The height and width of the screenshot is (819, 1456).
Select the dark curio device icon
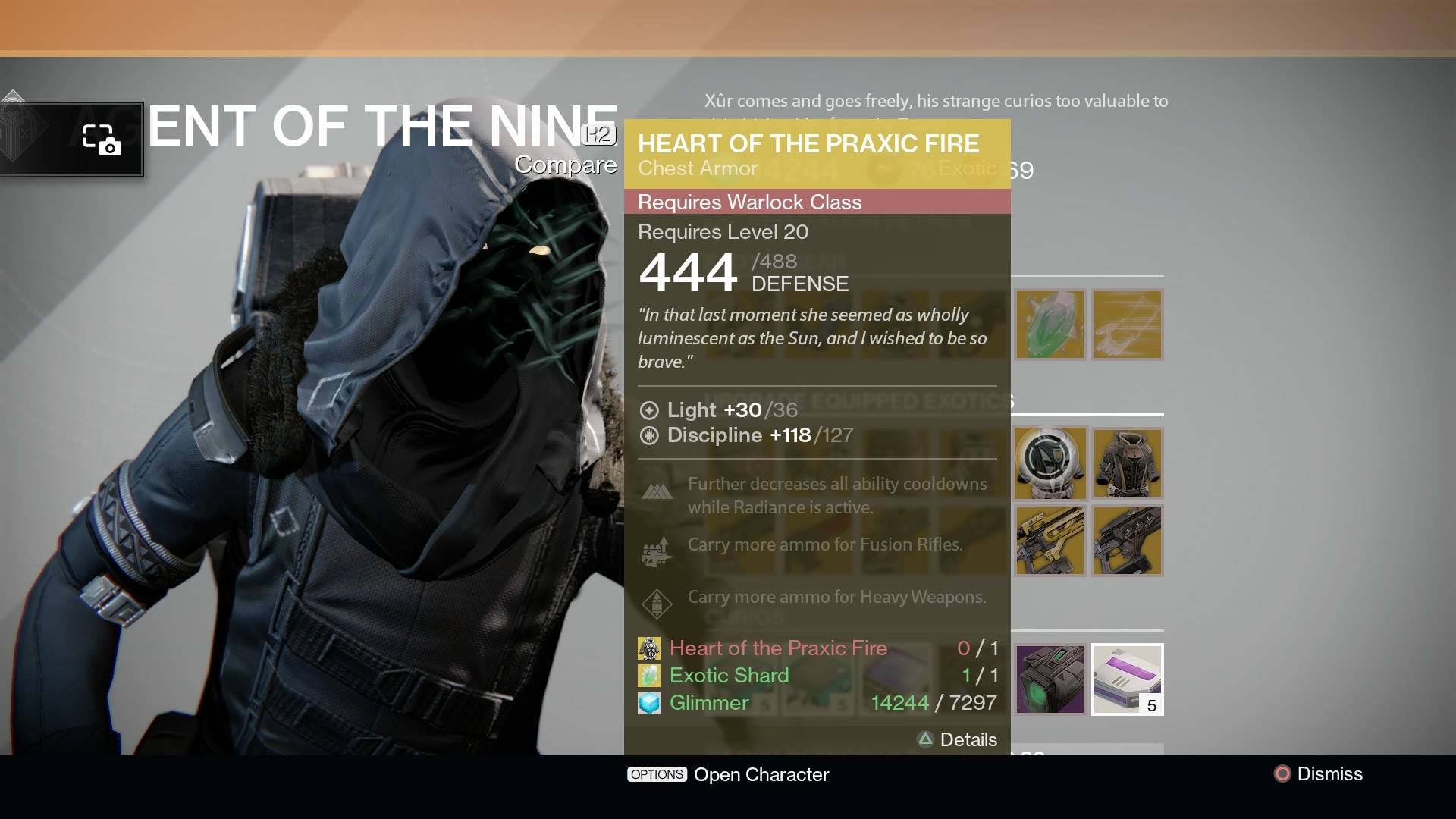(1052, 679)
